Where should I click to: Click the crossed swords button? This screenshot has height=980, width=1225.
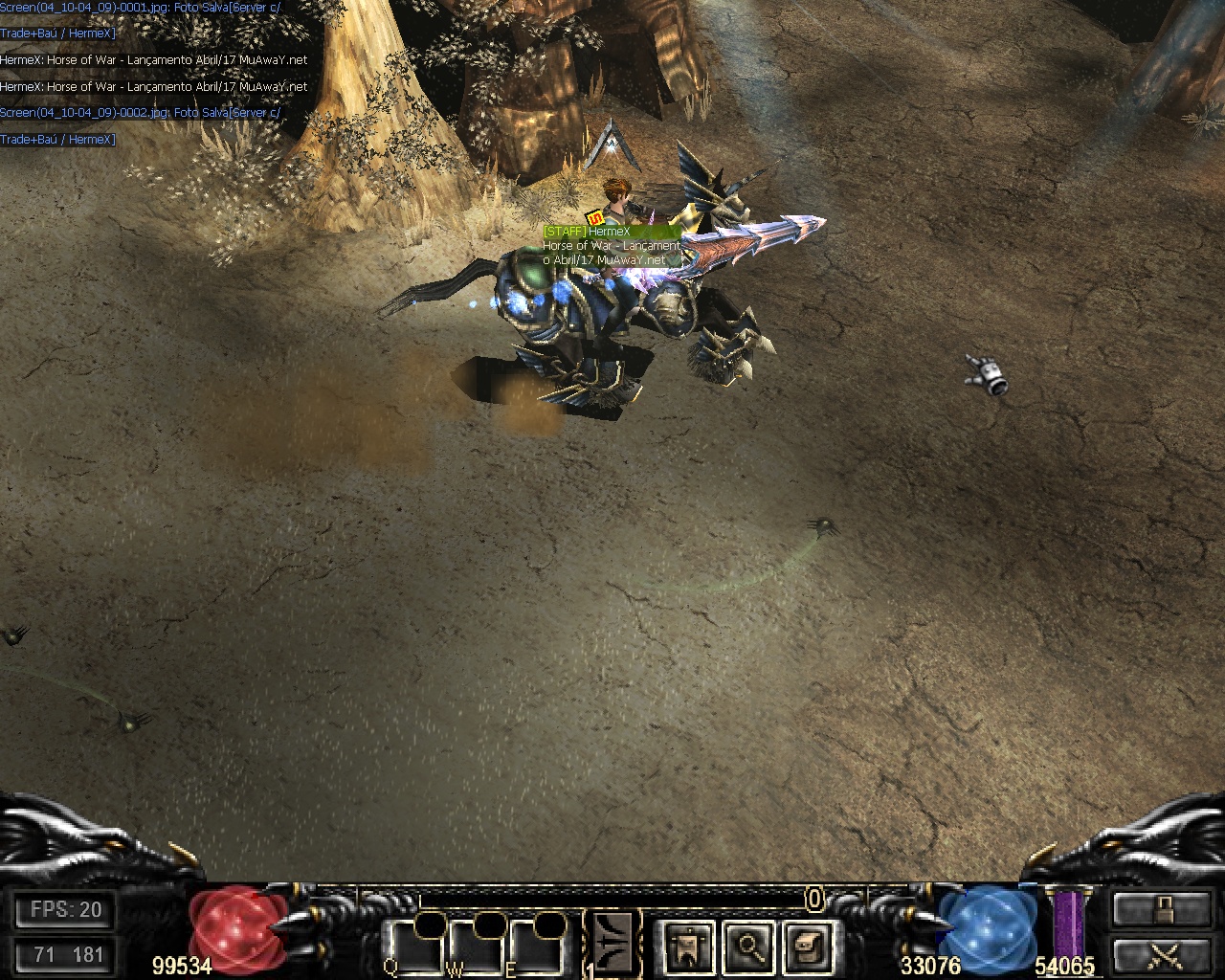(x=1162, y=954)
